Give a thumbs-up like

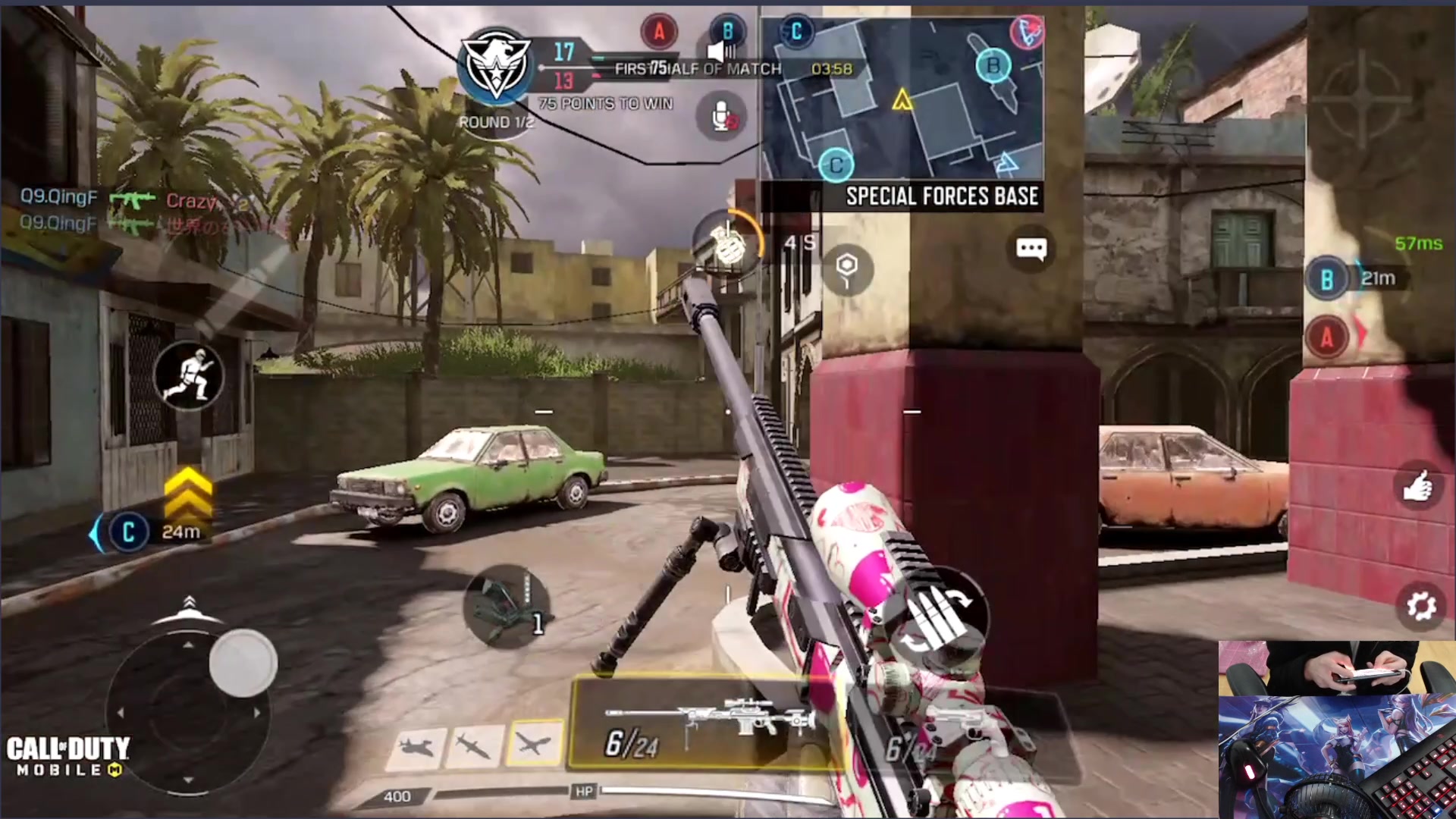click(x=1417, y=486)
